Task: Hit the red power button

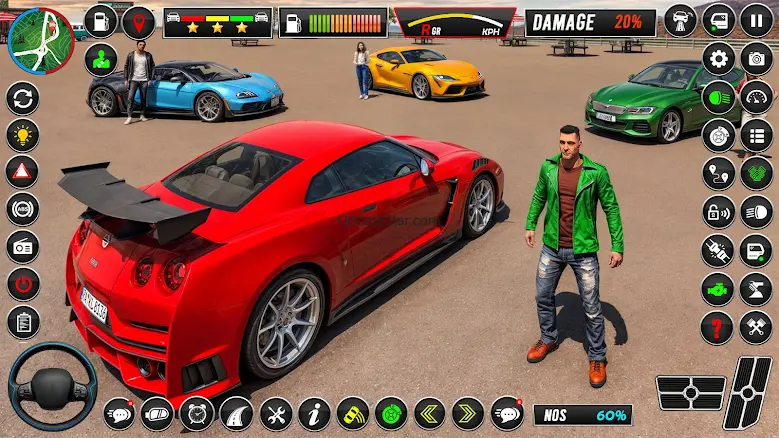Action: pyautogui.click(x=22, y=283)
